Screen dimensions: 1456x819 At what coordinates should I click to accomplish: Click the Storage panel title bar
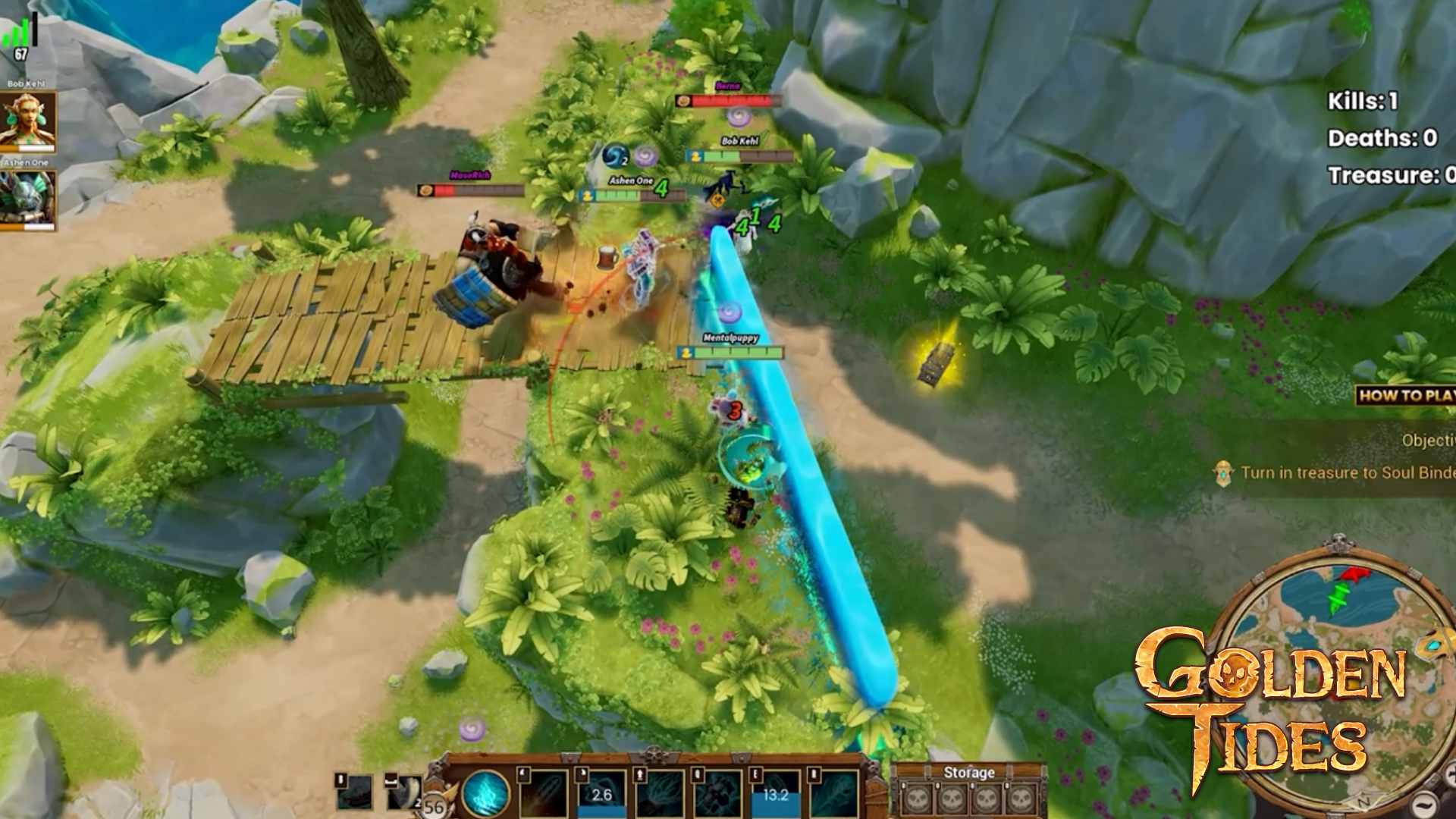(971, 773)
